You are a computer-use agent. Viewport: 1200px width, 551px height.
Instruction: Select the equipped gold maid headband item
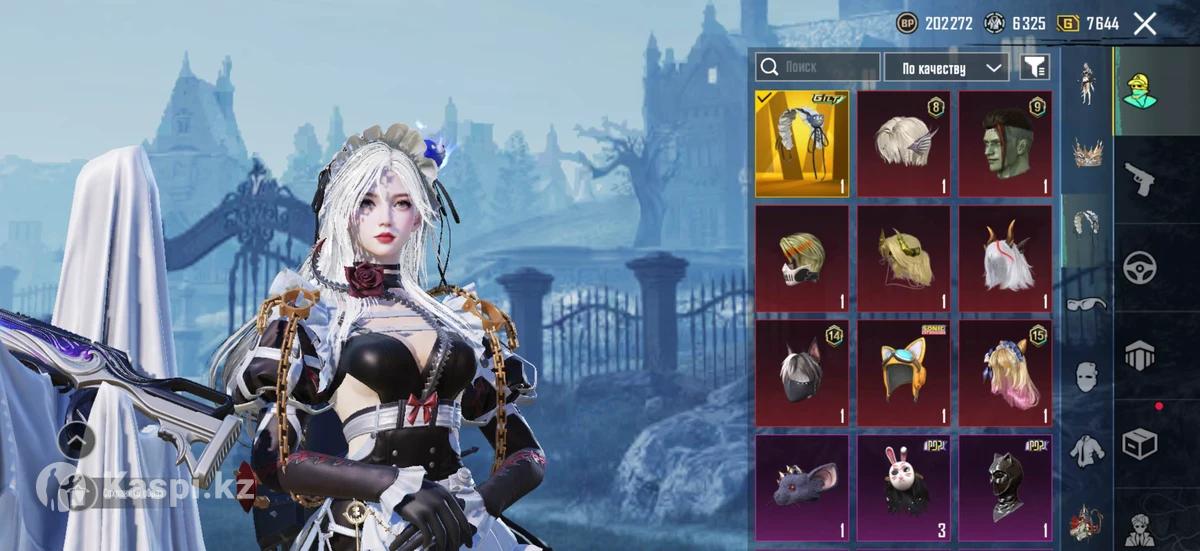coord(802,144)
